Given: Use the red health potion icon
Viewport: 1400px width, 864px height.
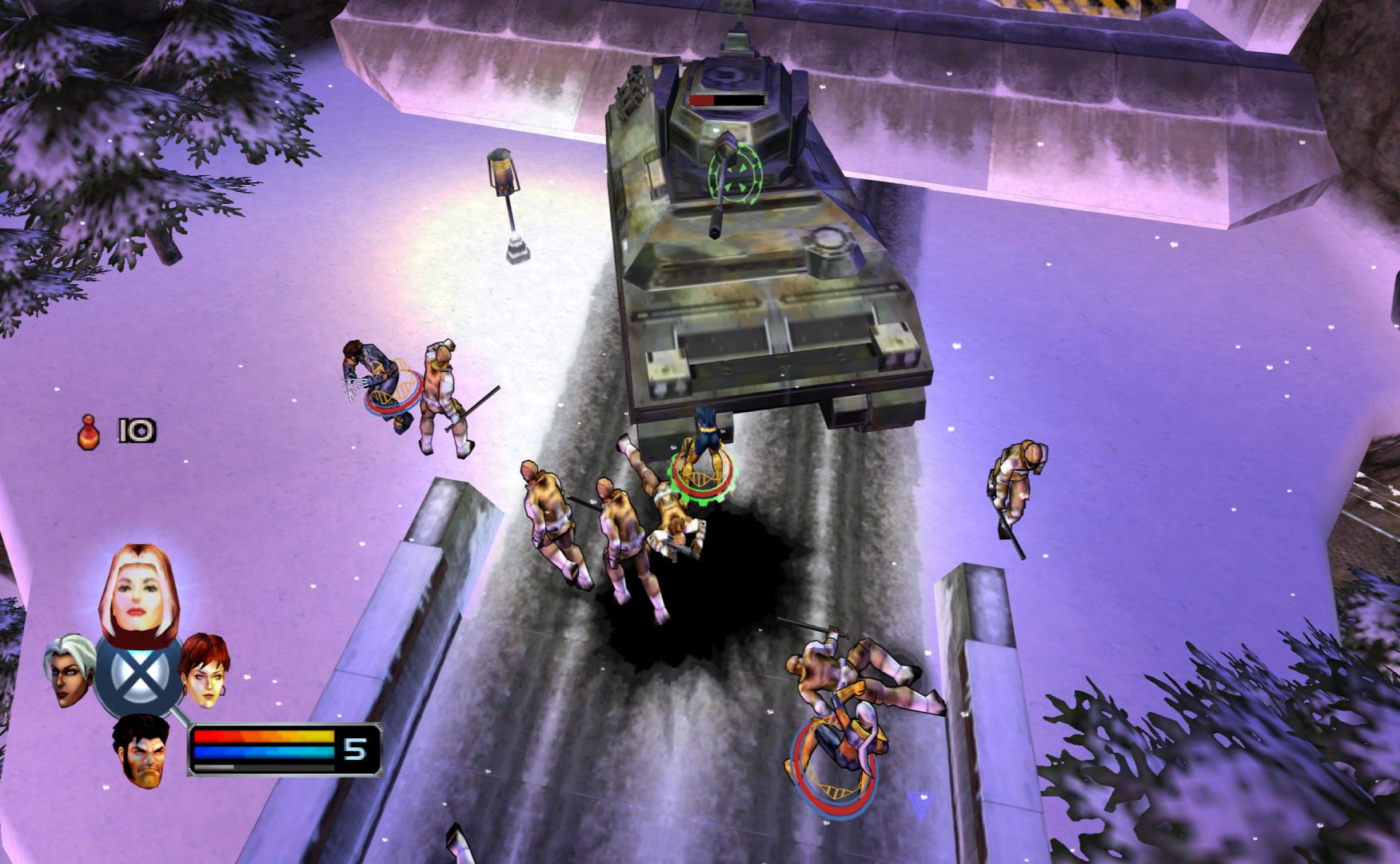Looking at the screenshot, I should tap(89, 432).
